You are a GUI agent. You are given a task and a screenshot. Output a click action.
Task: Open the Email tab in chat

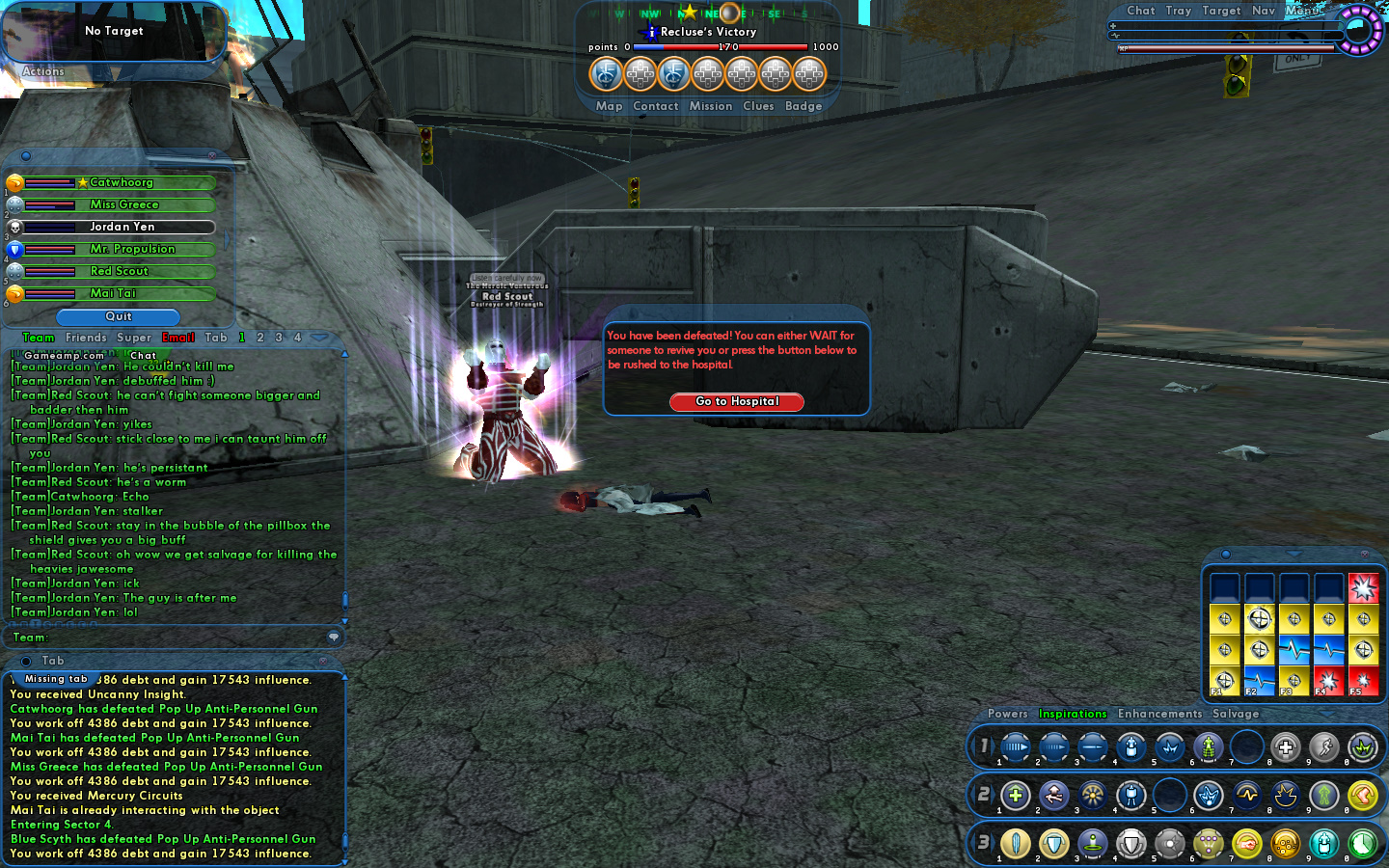pyautogui.click(x=178, y=338)
